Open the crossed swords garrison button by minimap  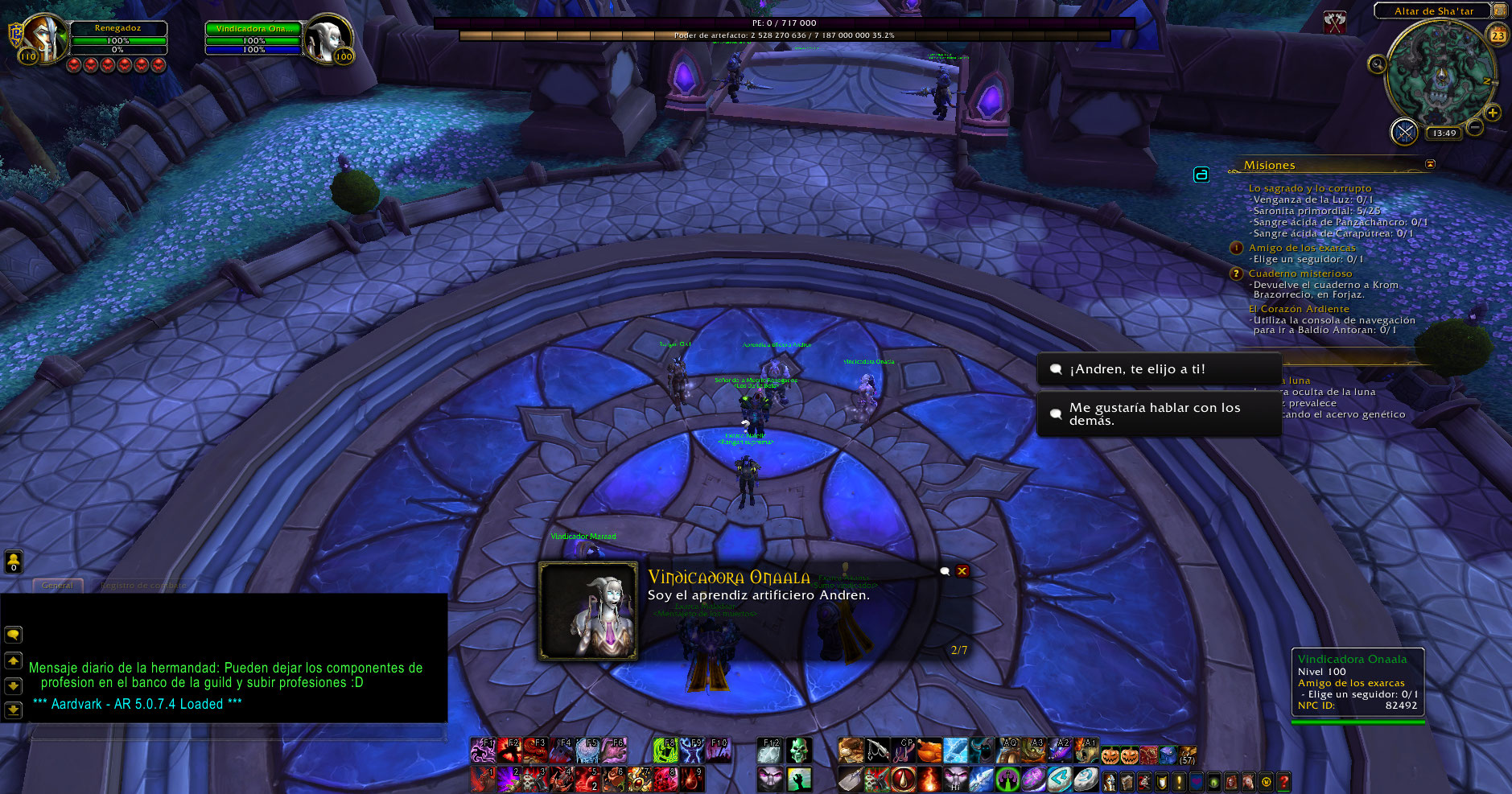point(1404,132)
